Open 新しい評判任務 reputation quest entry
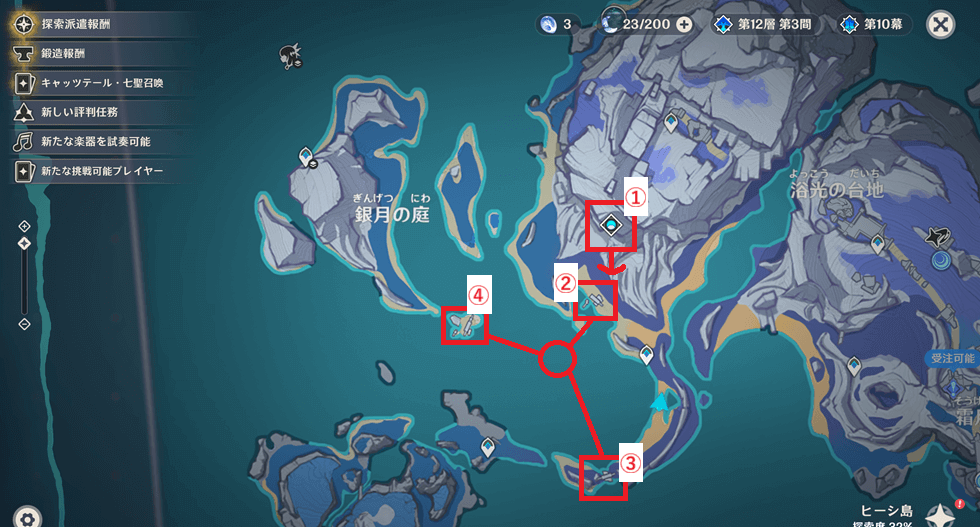Viewport: 980px width, 527px height. 78,111
